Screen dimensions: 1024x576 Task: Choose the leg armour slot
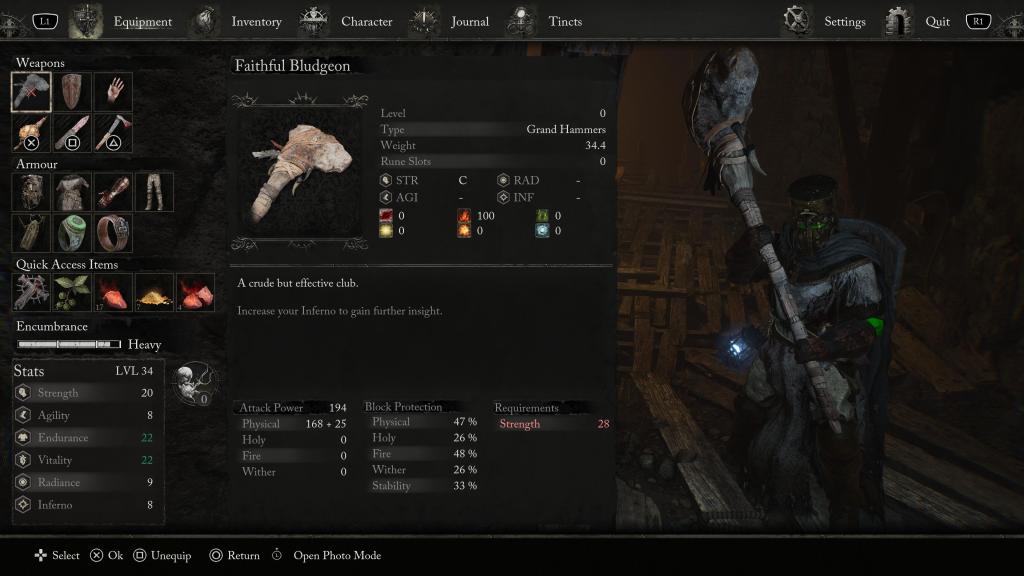coord(155,192)
